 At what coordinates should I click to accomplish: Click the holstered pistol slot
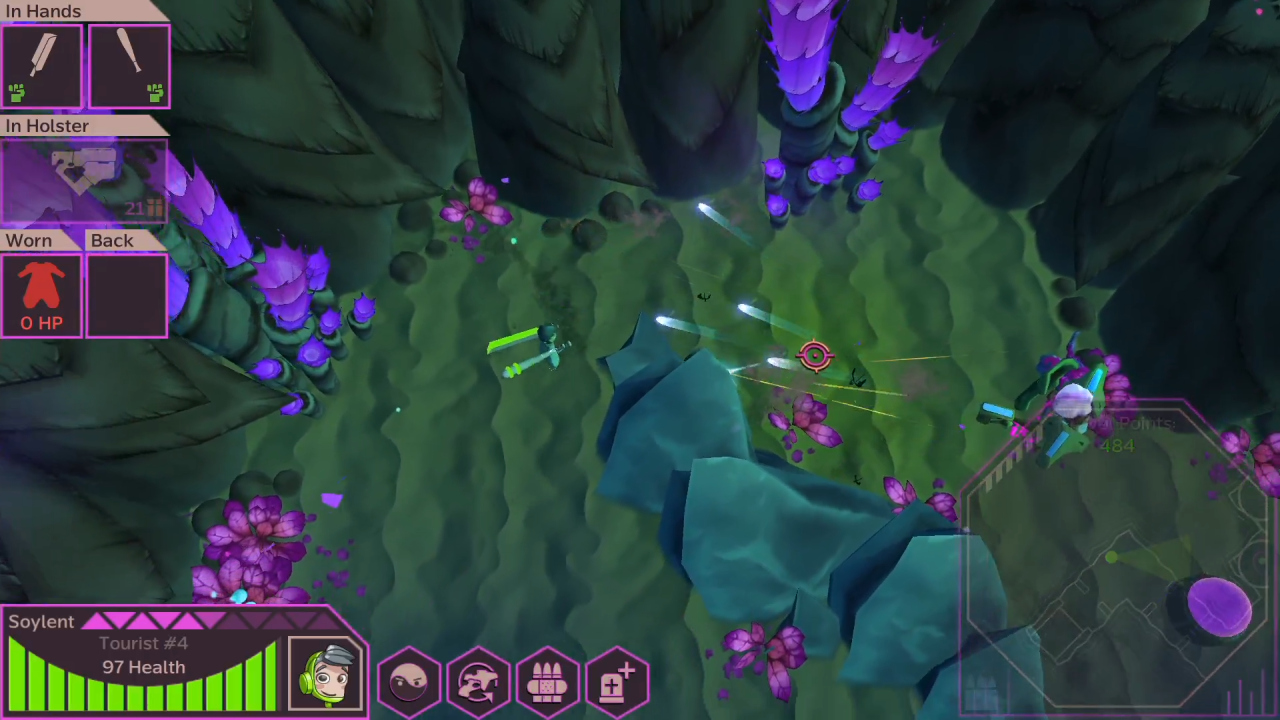click(x=85, y=178)
